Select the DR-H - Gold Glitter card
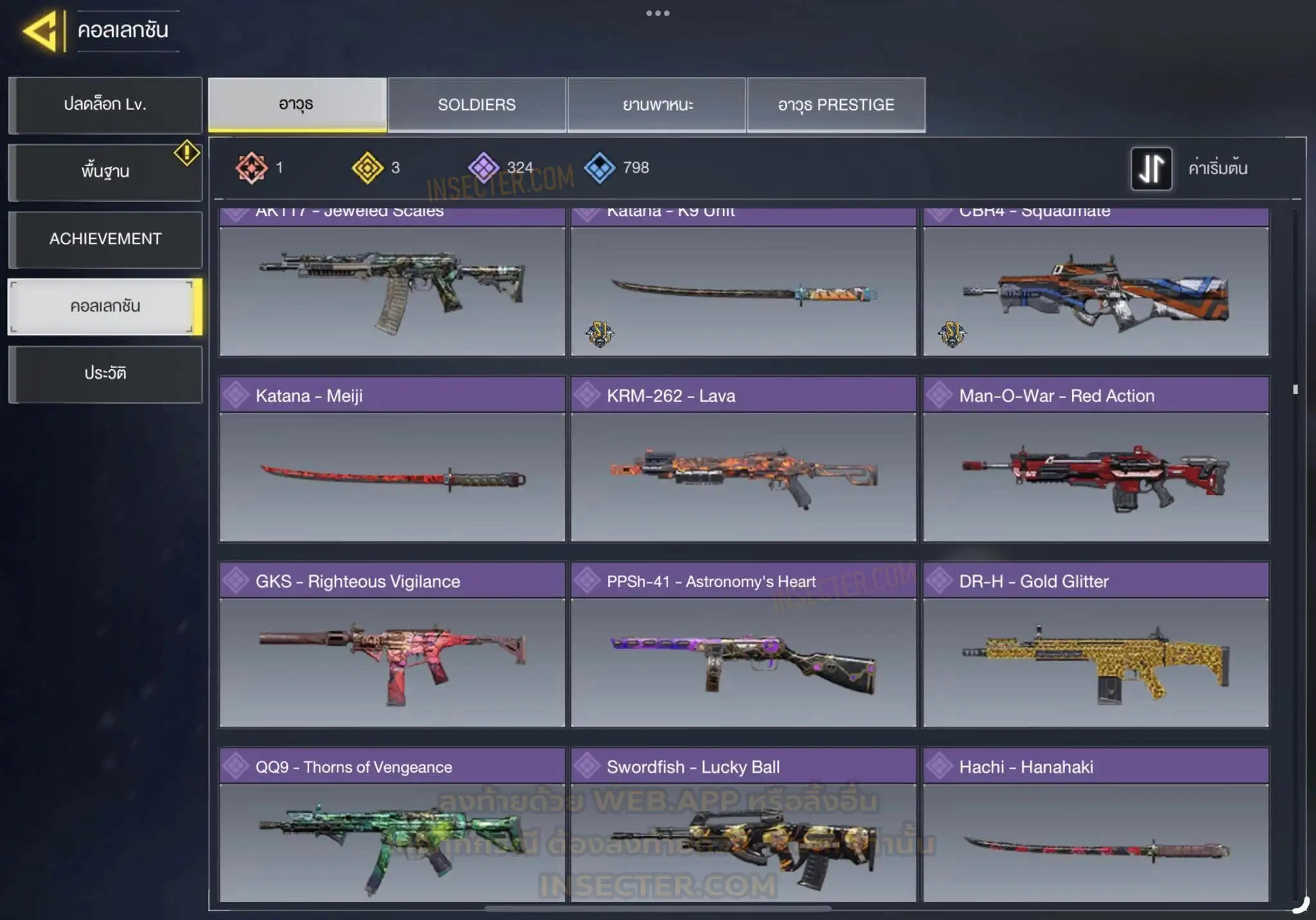Screen dimensions: 1316x920 tap(1096, 645)
